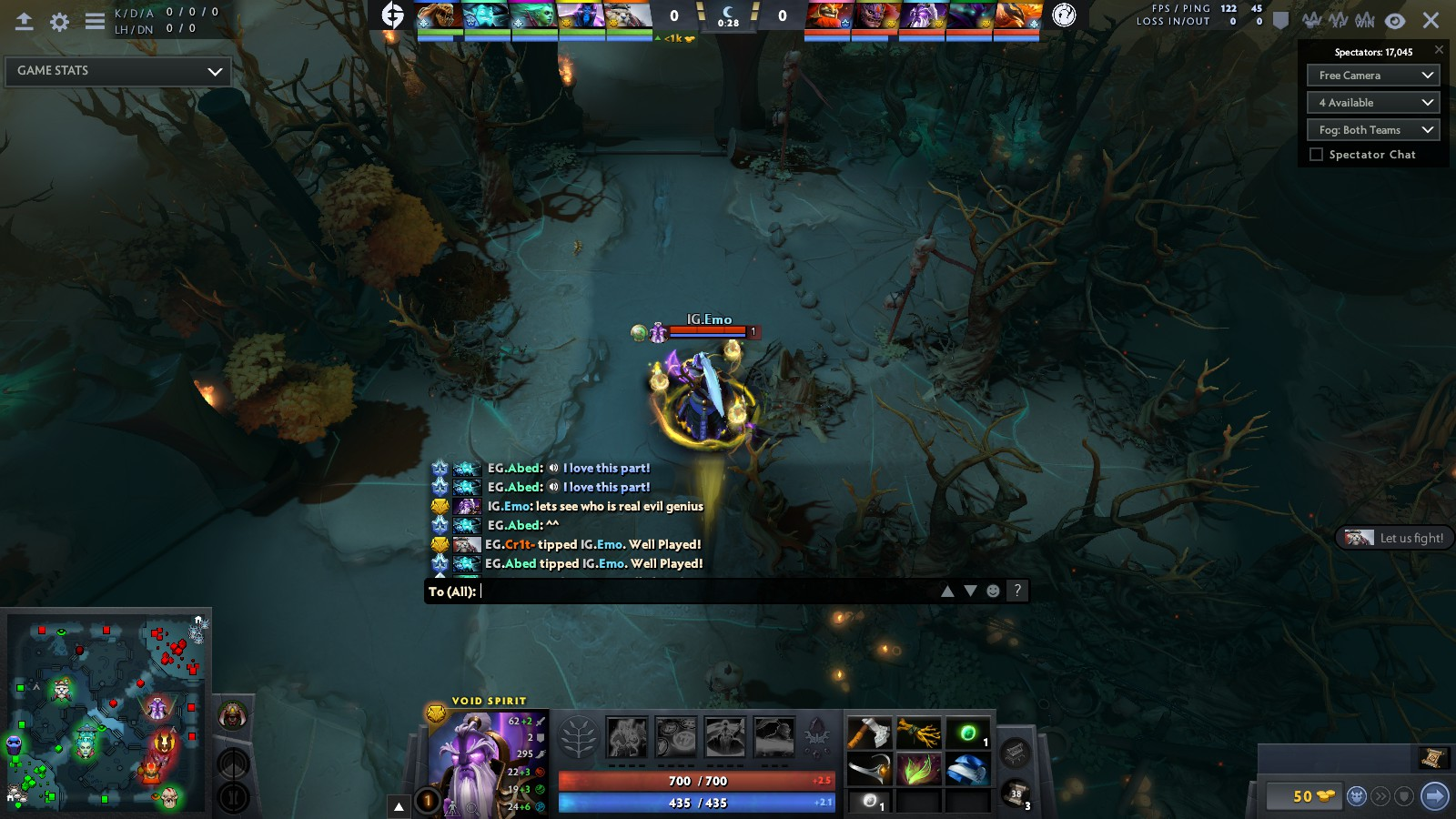Click the chat help question mark
1456x819 pixels.
[1017, 591]
